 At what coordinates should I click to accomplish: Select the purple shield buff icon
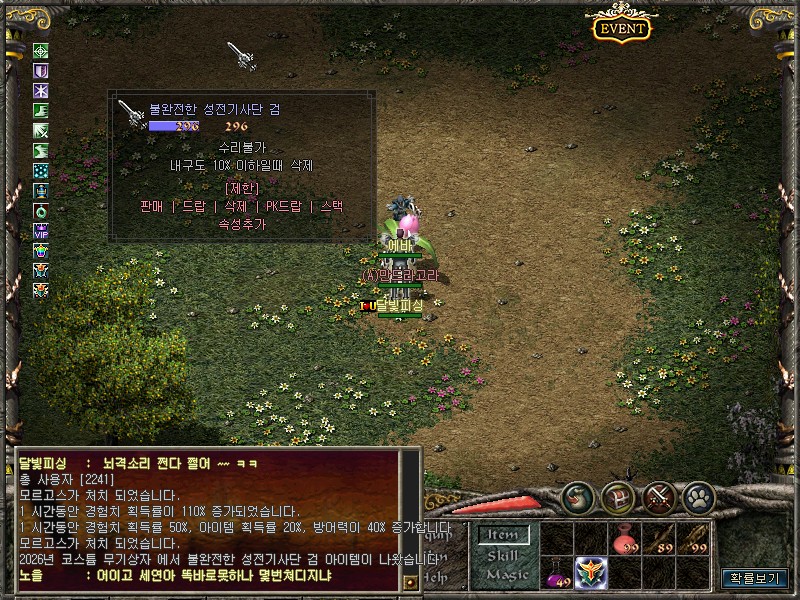pos(41,71)
